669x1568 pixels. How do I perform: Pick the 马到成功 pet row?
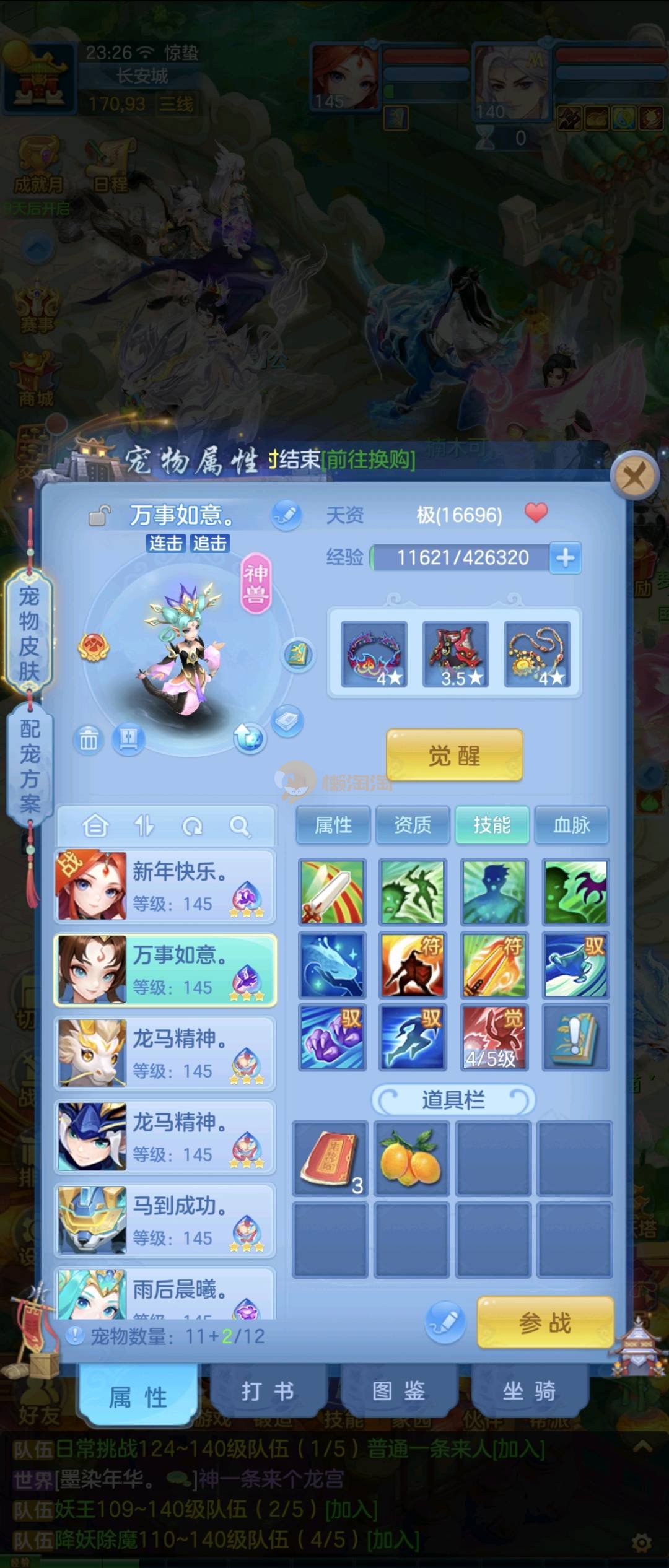pos(165,1220)
